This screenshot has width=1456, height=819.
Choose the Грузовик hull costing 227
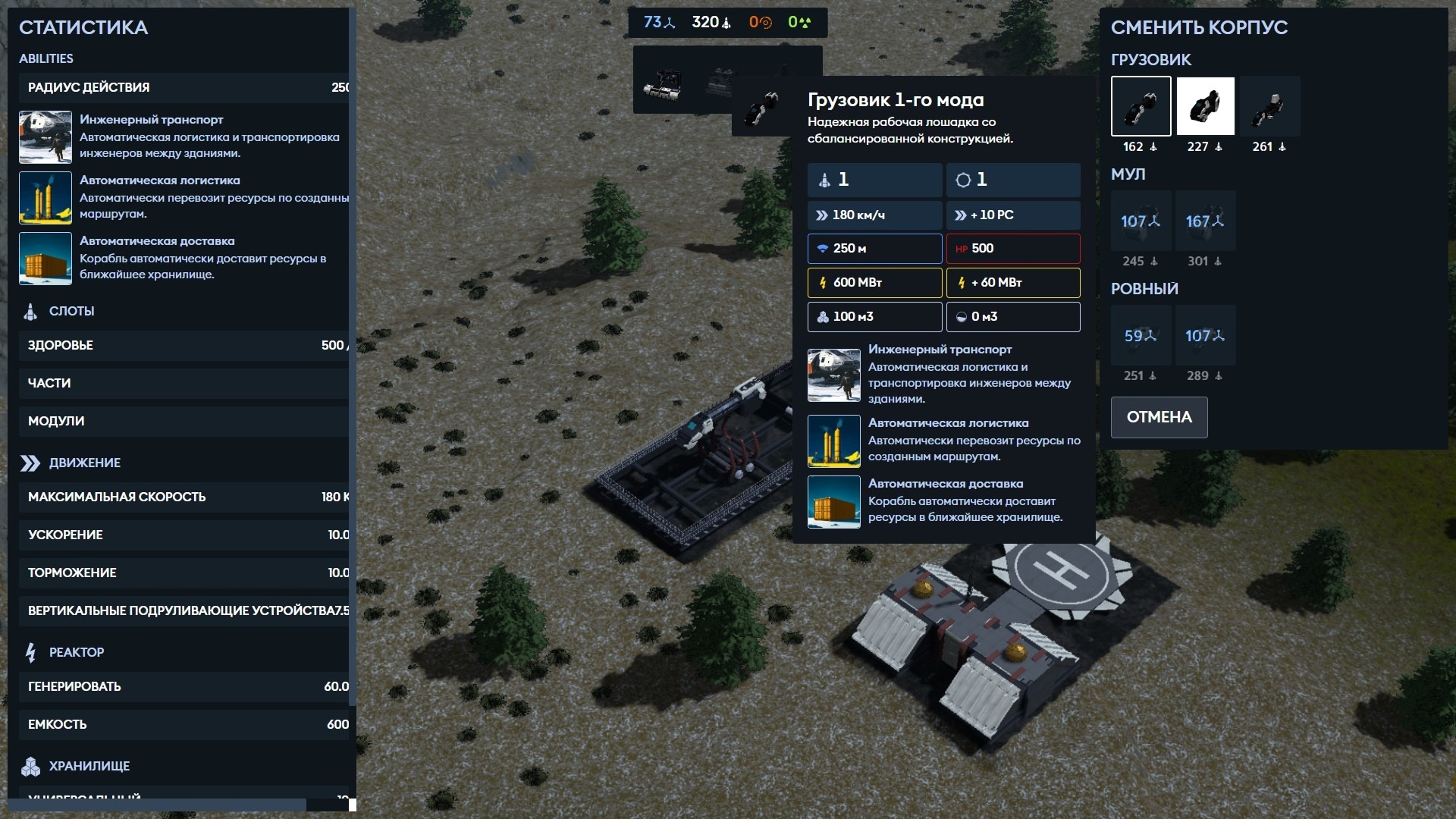(x=1205, y=106)
